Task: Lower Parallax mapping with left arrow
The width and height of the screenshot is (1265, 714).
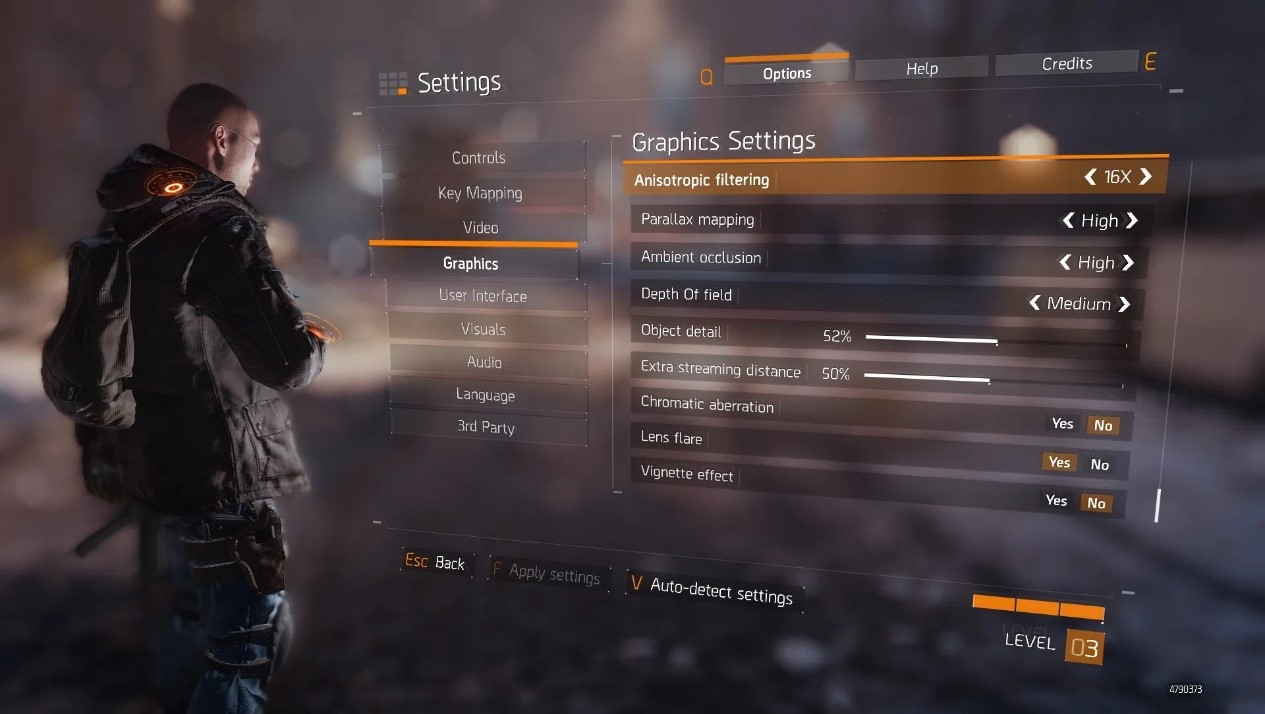Action: pyautogui.click(x=1069, y=220)
